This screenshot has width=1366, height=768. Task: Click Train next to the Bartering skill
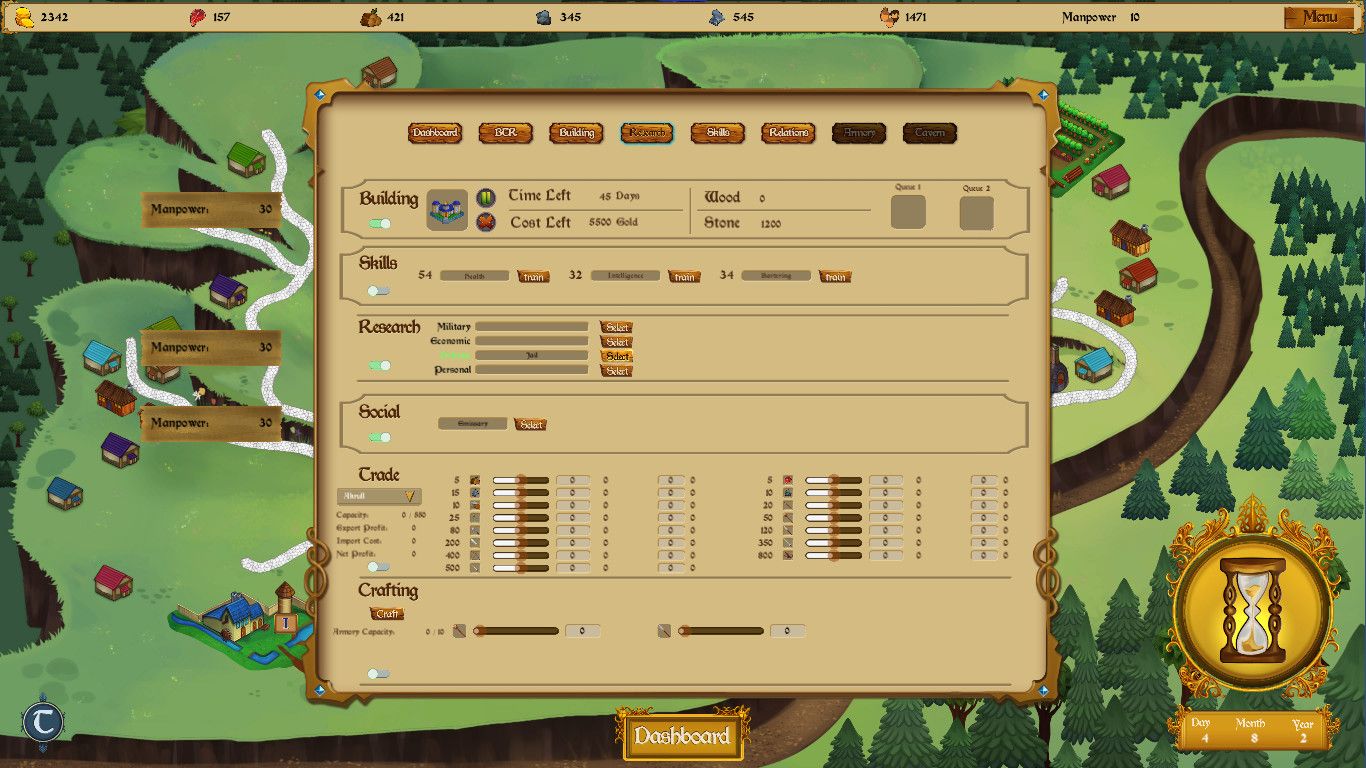pos(835,276)
